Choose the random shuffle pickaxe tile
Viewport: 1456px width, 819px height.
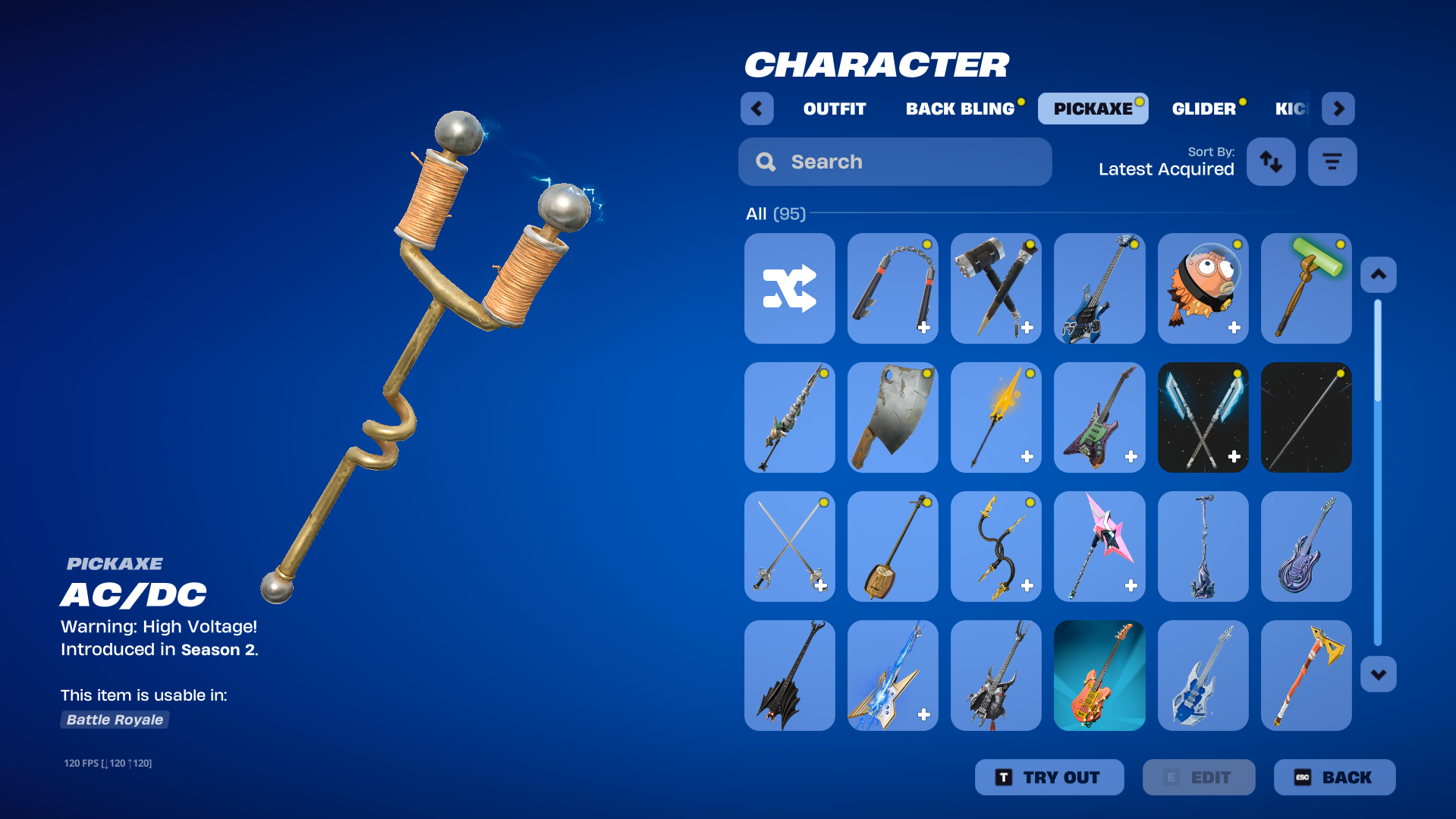[x=789, y=288]
